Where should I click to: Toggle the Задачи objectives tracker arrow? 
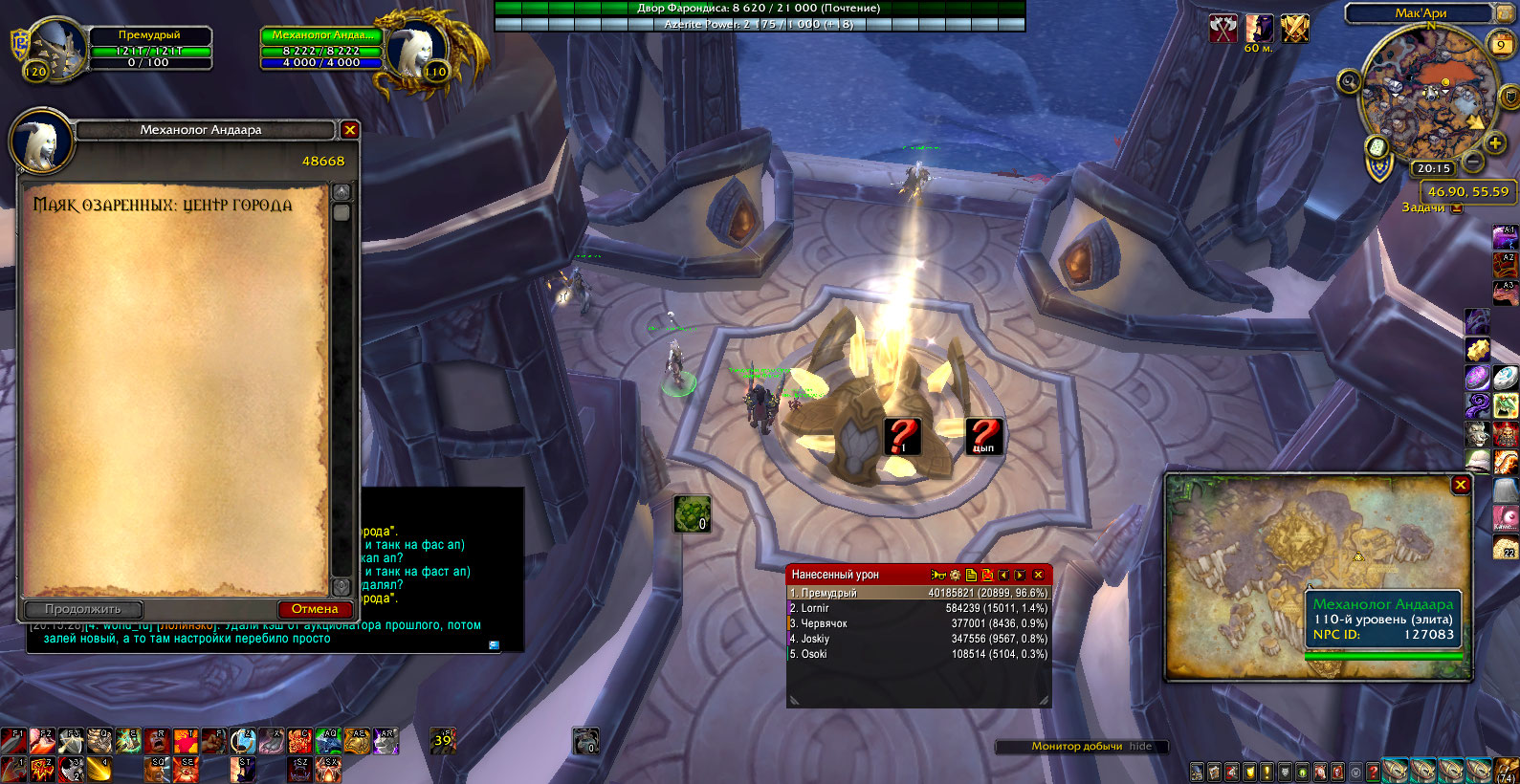click(1457, 207)
